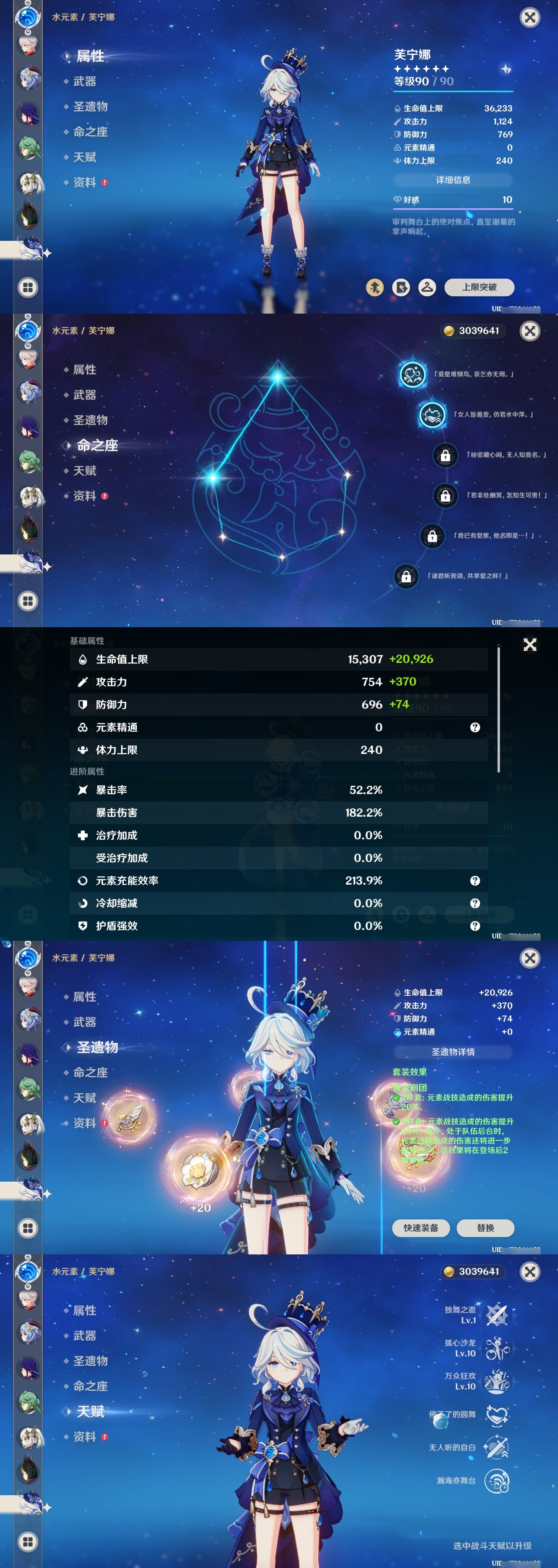Click the 上限突破 button
The image size is (558, 1568).
pyautogui.click(x=481, y=287)
